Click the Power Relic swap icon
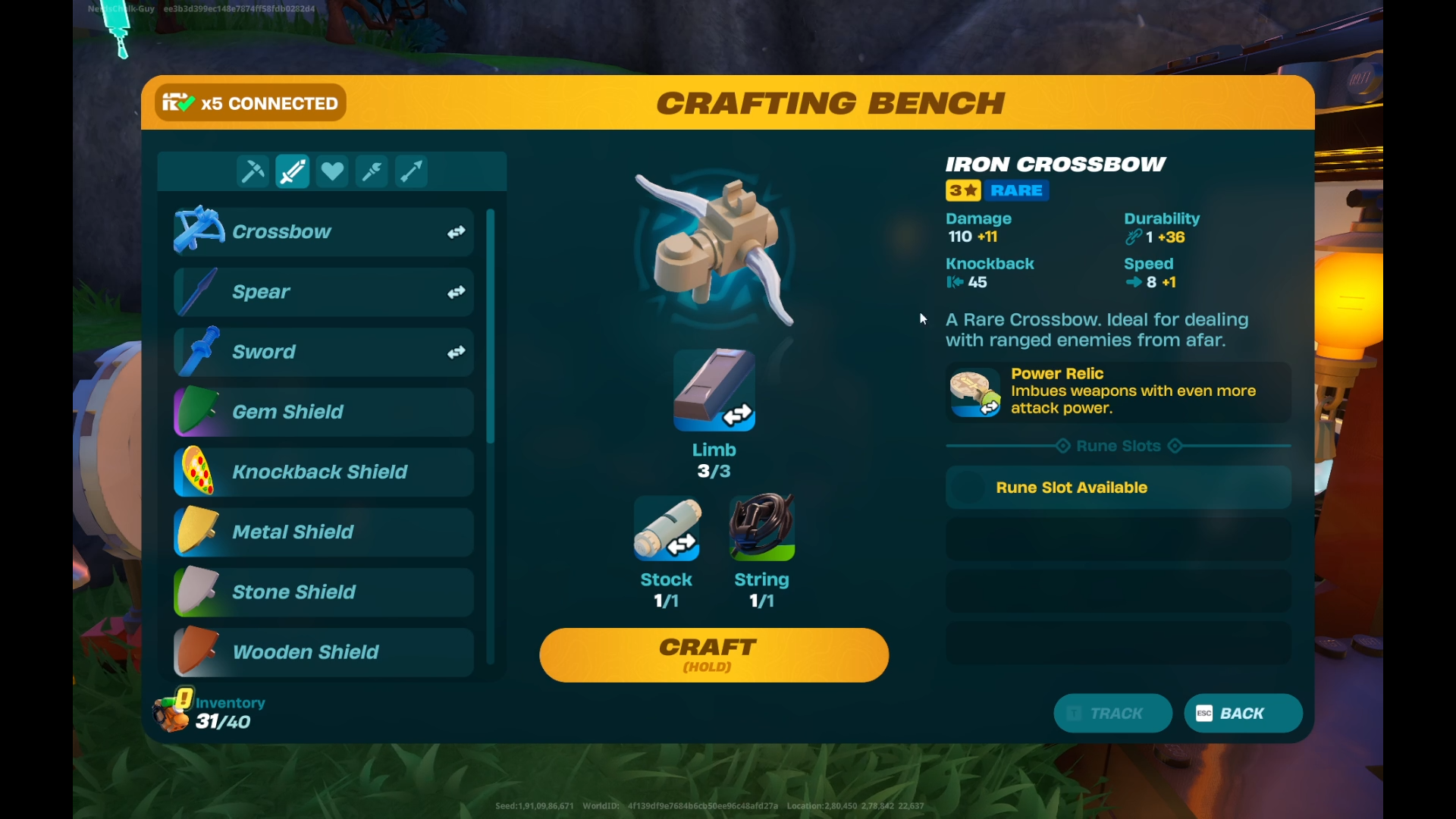Viewport: 1456px width, 819px height. click(x=990, y=408)
